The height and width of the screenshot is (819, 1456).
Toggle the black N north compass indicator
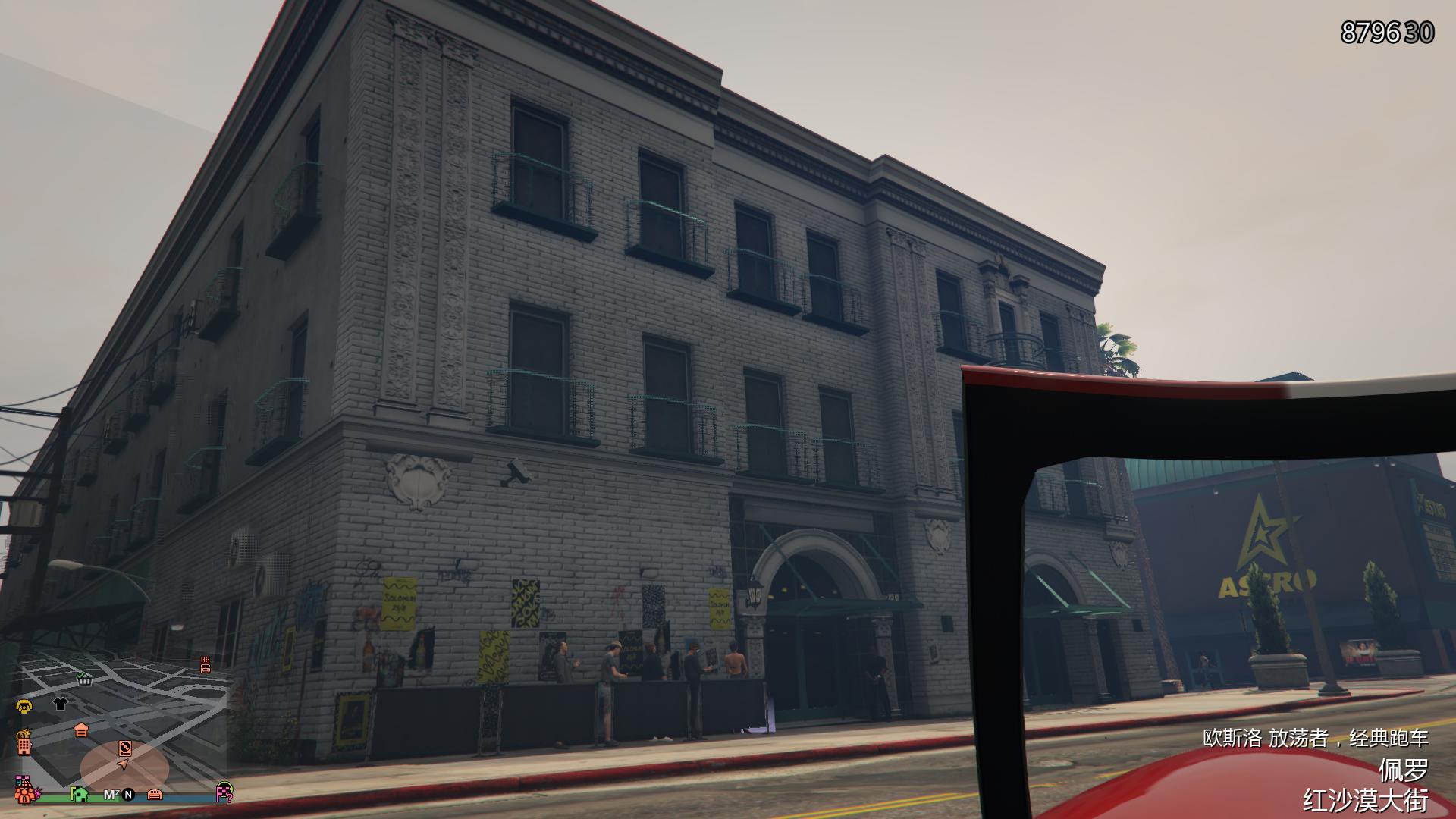tap(127, 795)
